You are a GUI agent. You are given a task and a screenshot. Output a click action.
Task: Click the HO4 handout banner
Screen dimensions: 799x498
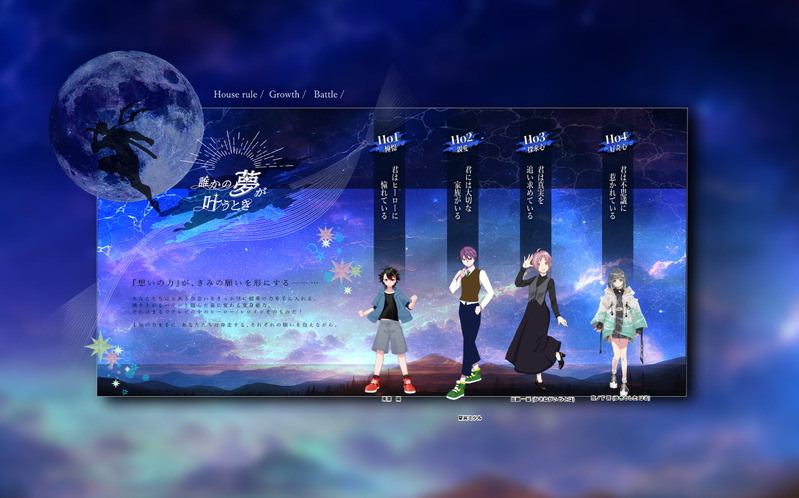tap(617, 142)
